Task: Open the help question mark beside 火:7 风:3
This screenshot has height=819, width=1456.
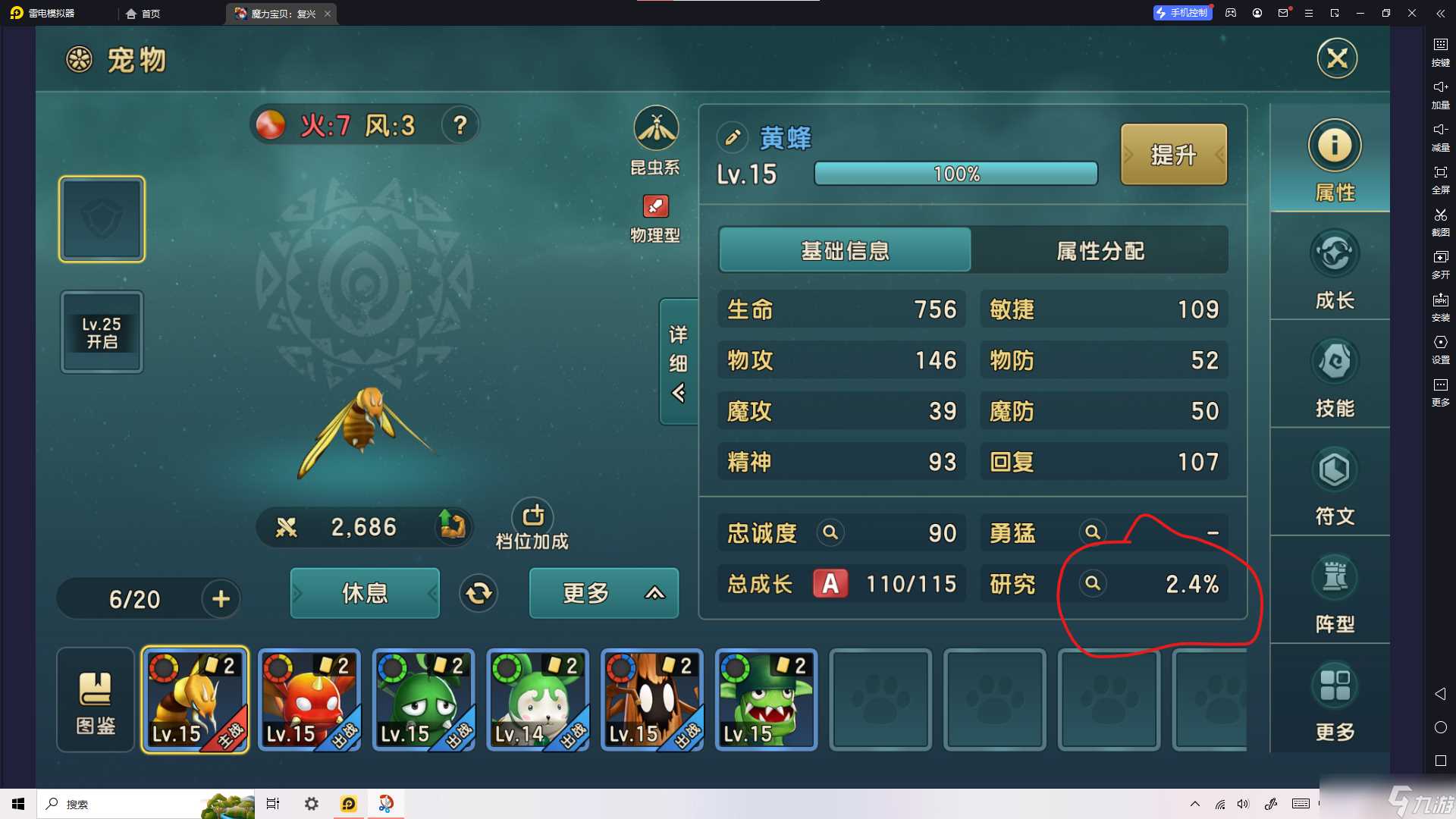Action: click(460, 126)
